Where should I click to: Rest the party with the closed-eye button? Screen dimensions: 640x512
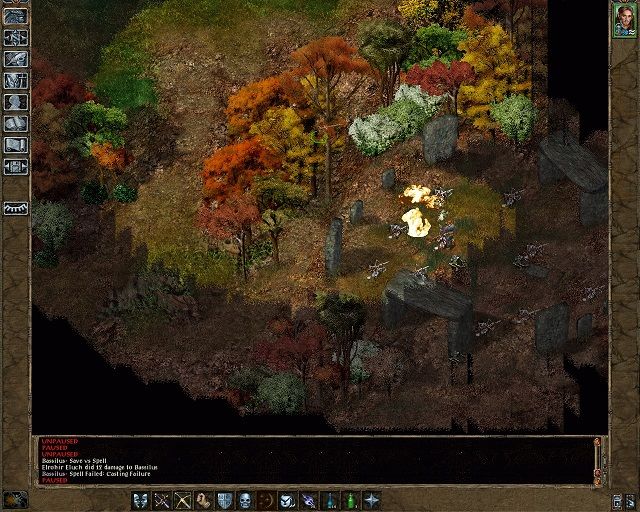[x=15, y=208]
